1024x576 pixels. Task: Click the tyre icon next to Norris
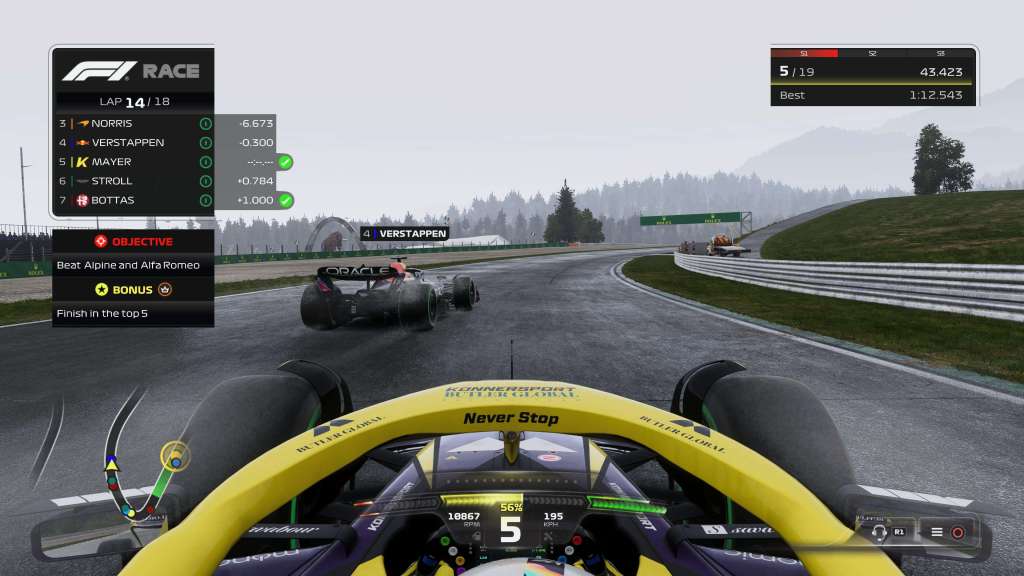[205, 123]
